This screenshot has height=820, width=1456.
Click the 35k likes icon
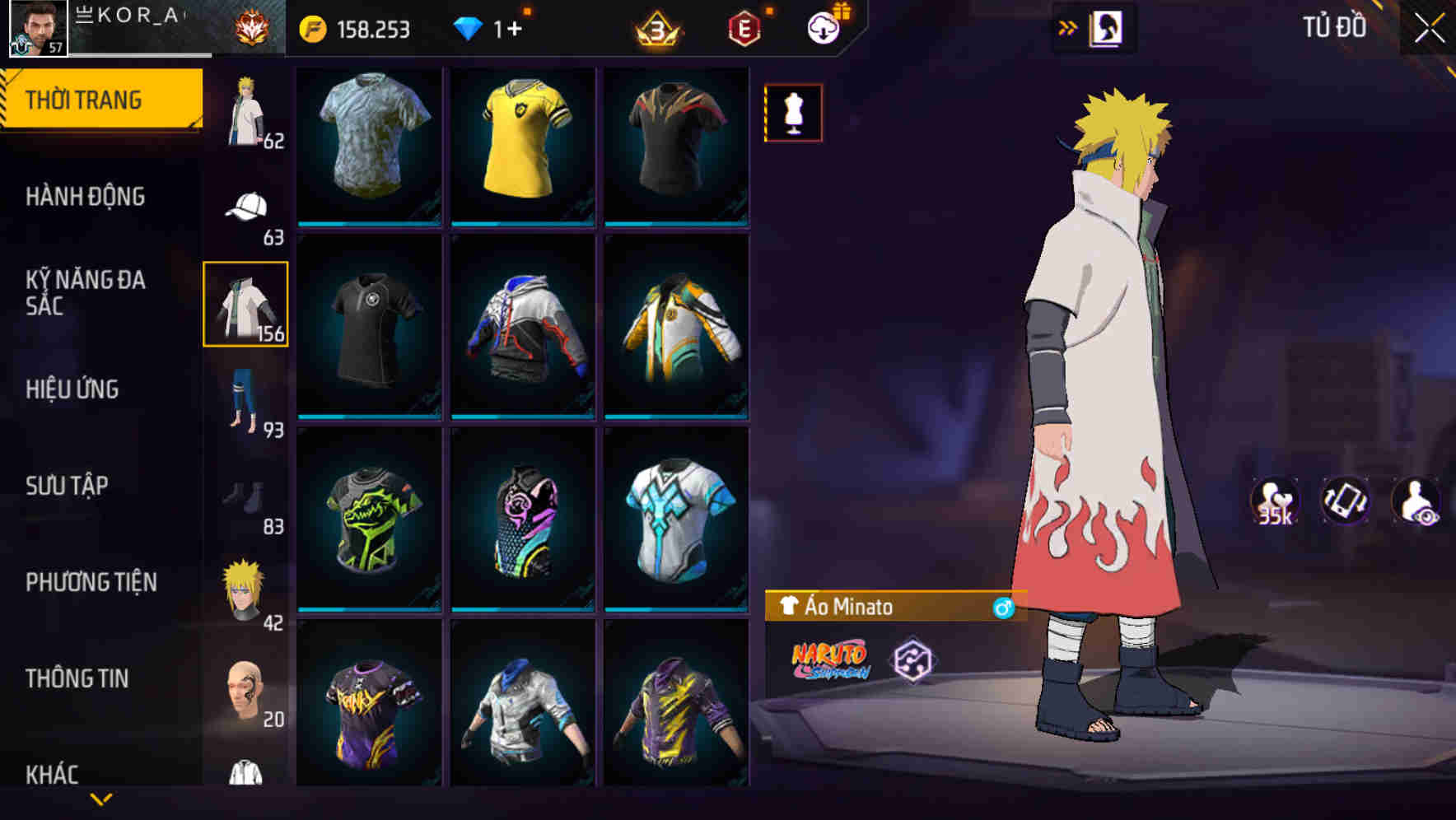click(1275, 502)
